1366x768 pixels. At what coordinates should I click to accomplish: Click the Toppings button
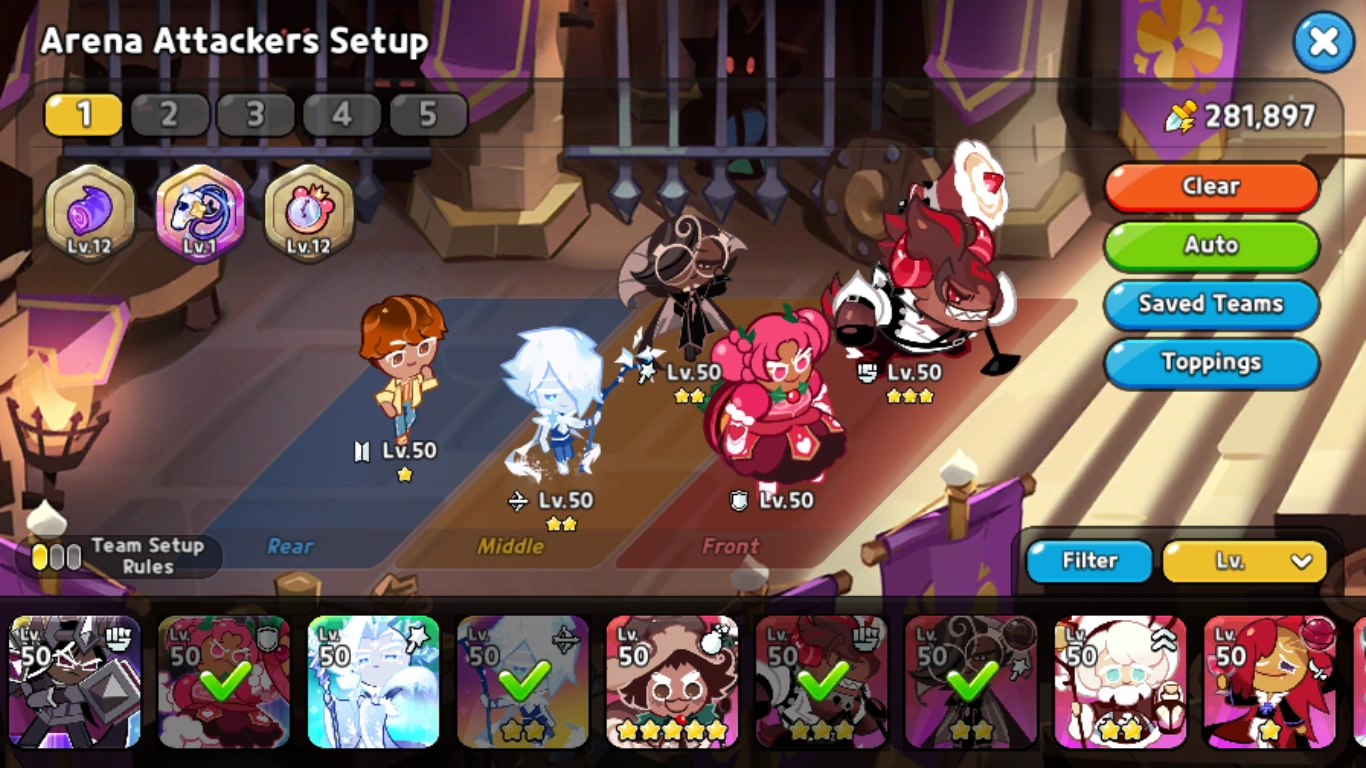click(1211, 363)
